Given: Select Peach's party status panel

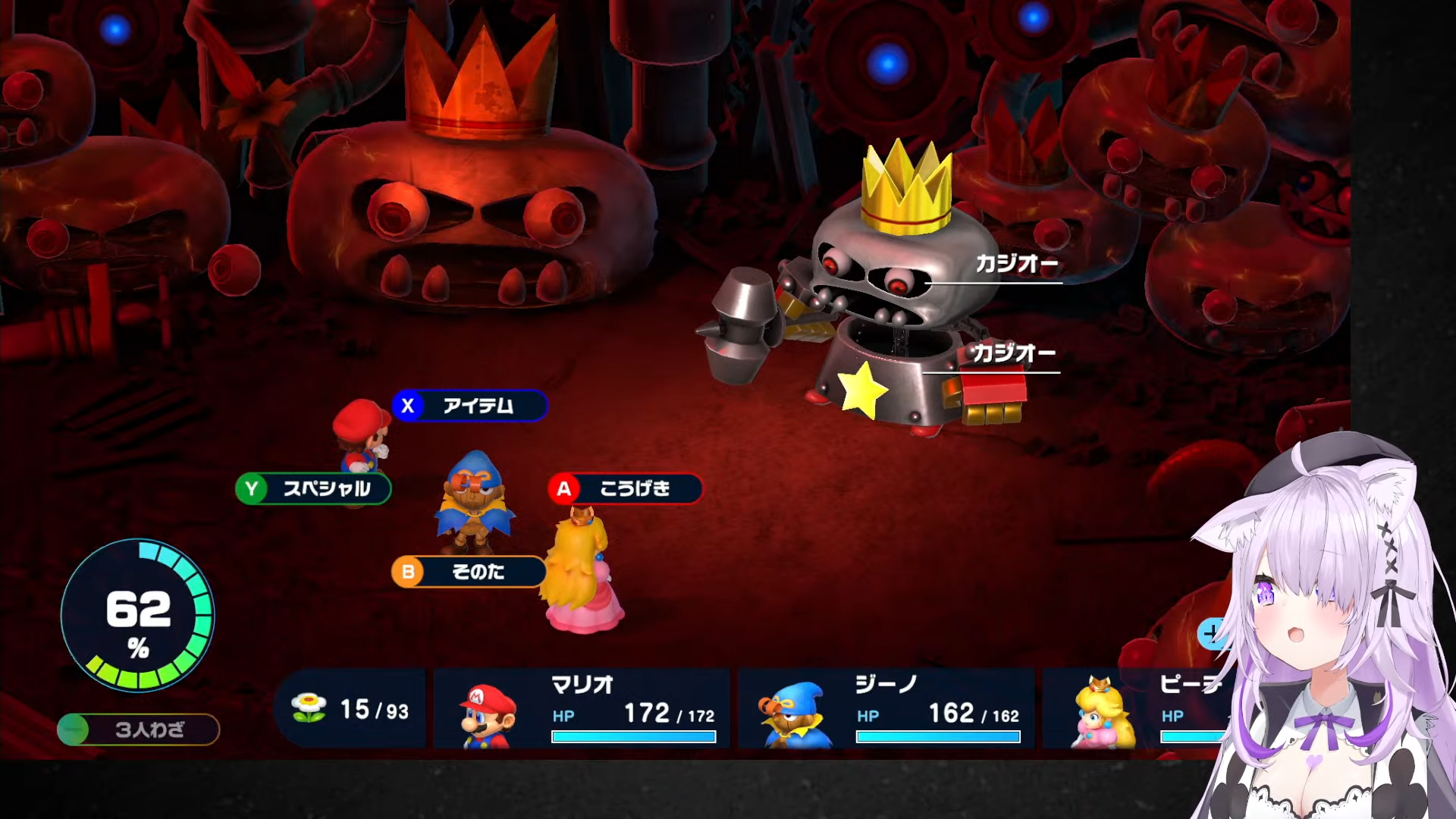Looking at the screenshot, I should tap(1137, 709).
